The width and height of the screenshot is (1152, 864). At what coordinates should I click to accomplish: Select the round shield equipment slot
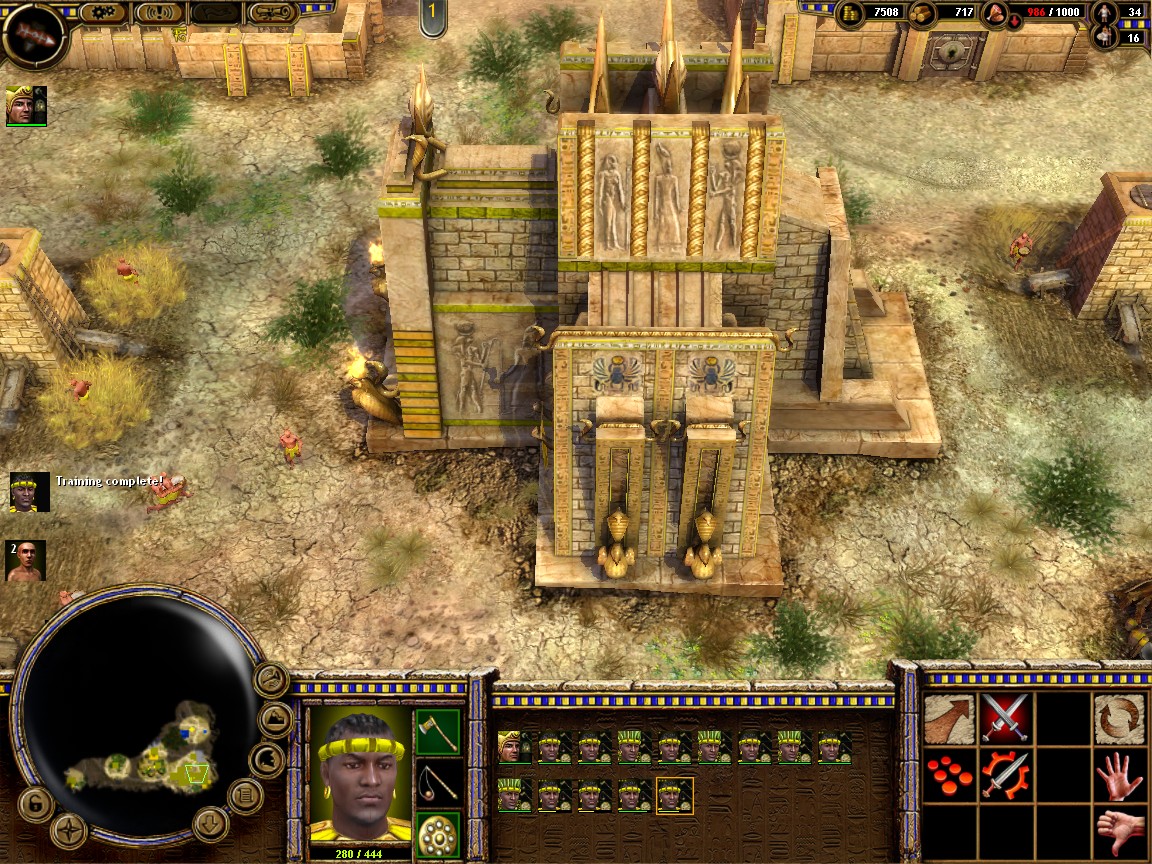[438, 834]
